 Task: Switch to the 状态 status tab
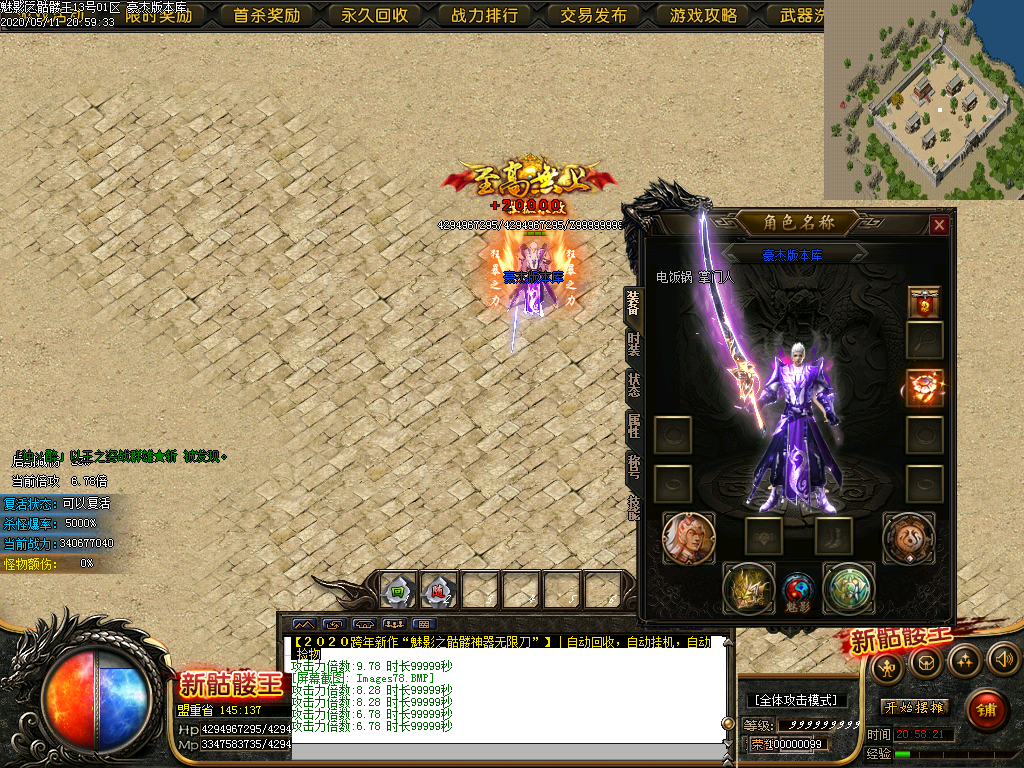633,384
